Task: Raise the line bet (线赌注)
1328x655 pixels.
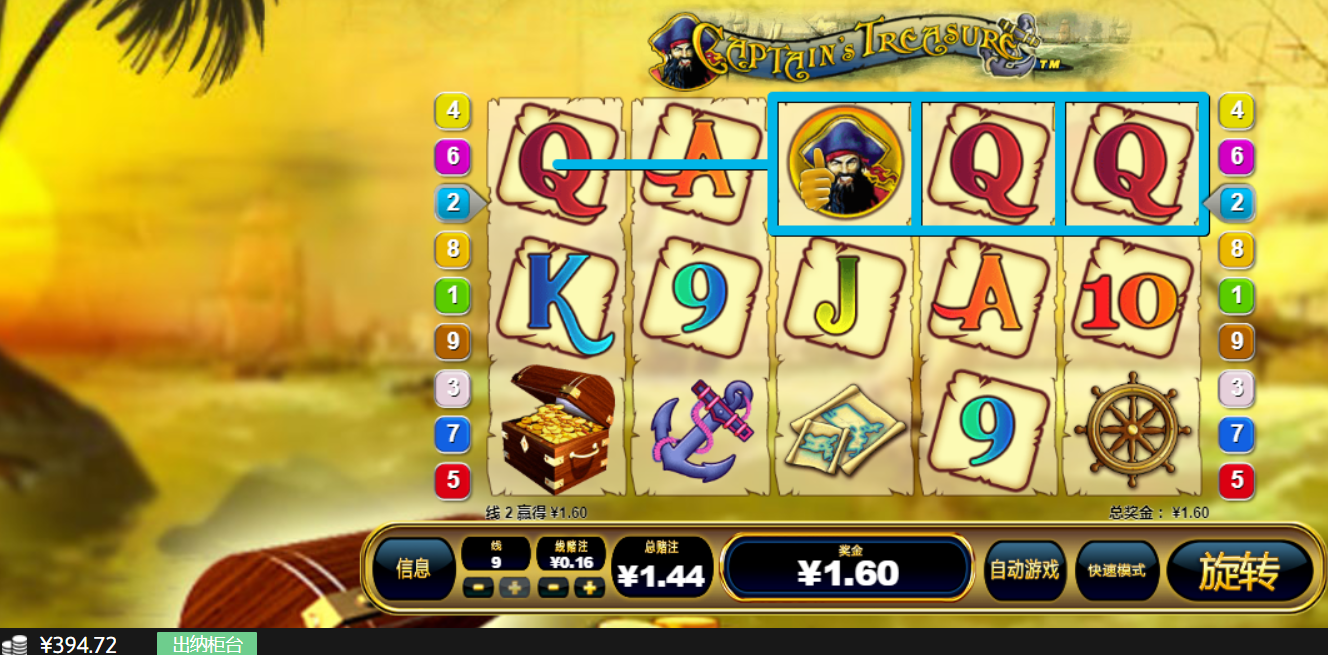Action: coord(588,588)
